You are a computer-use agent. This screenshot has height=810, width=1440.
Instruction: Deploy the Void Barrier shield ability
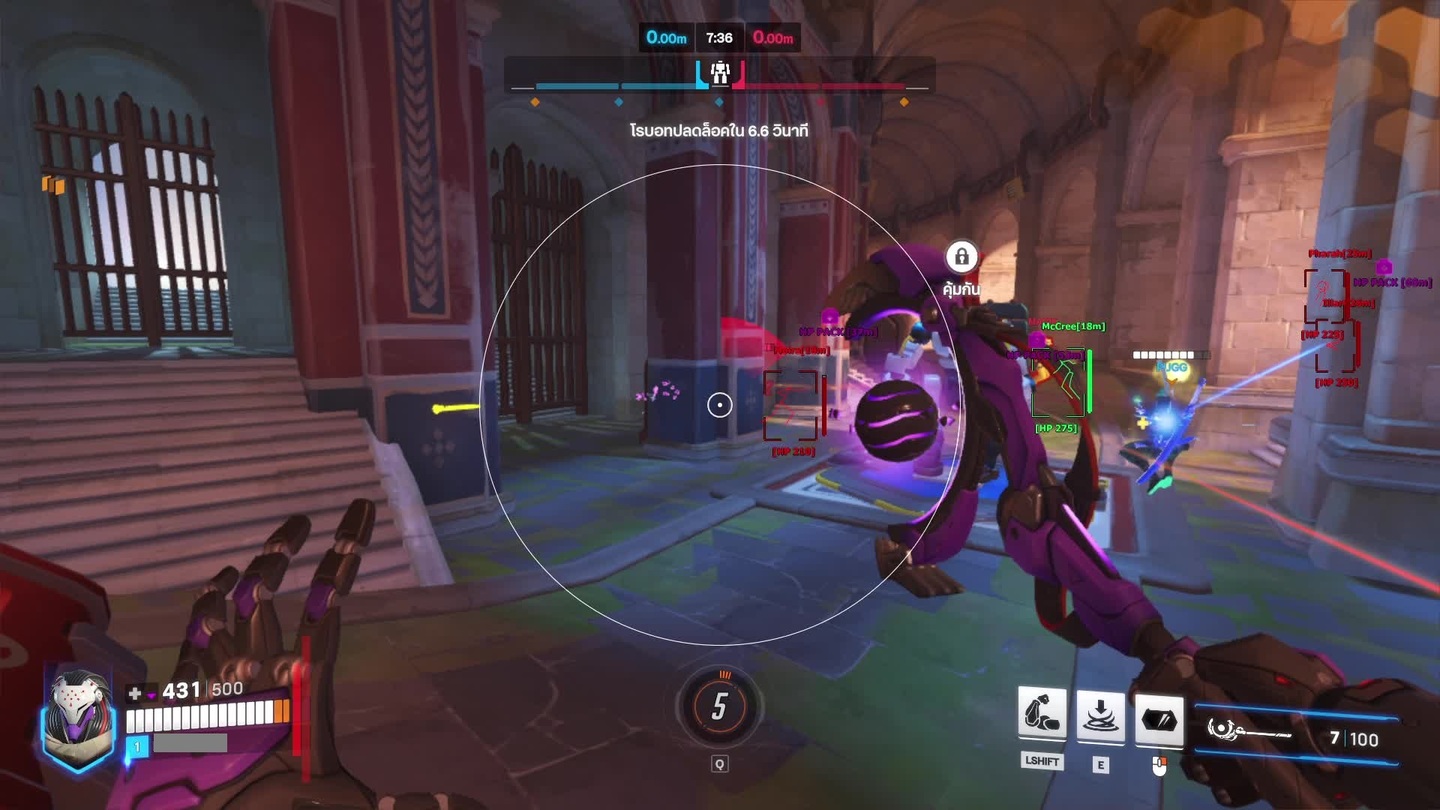1159,720
